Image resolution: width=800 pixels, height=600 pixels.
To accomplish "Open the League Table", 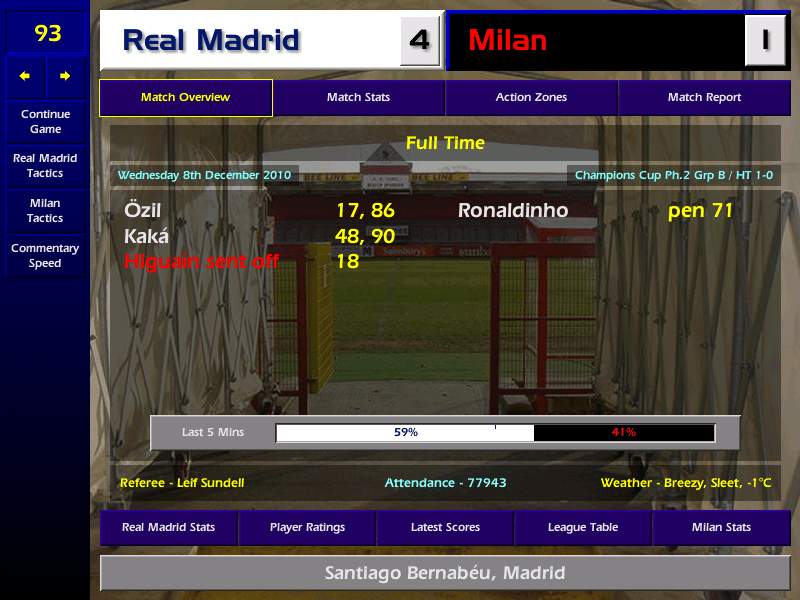I will coord(583,527).
